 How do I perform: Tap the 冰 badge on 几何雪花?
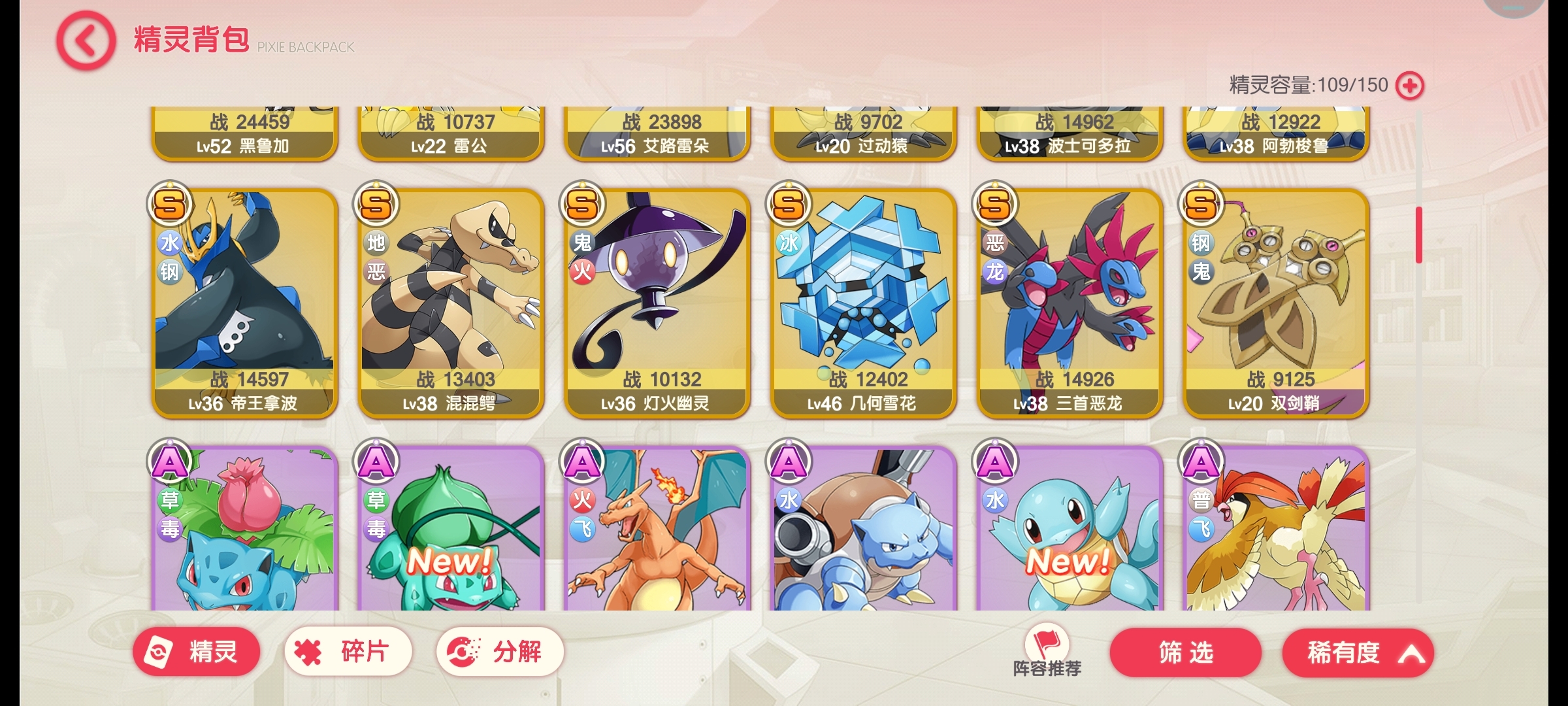tap(788, 242)
